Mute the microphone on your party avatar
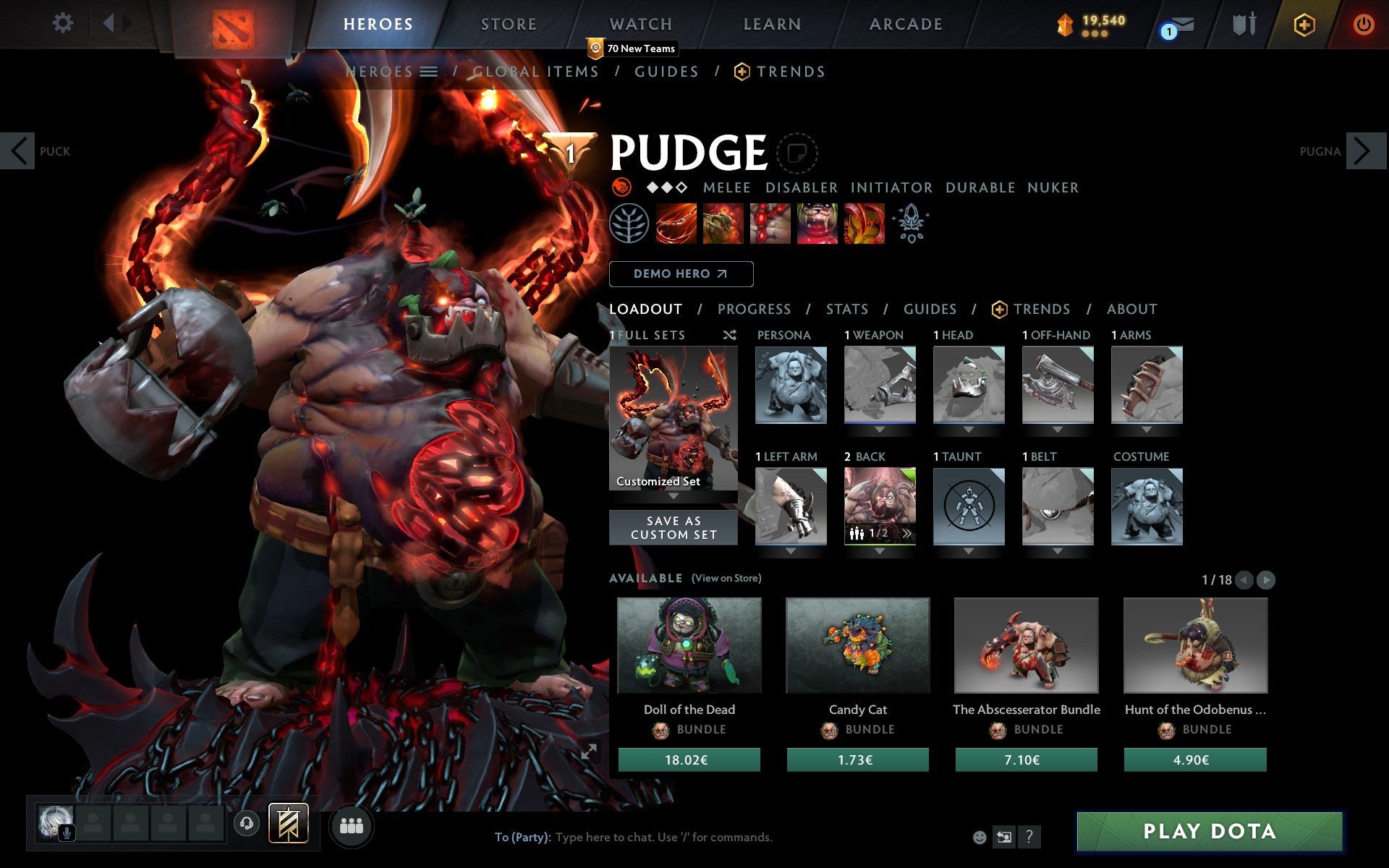The image size is (1389, 868). click(x=67, y=832)
